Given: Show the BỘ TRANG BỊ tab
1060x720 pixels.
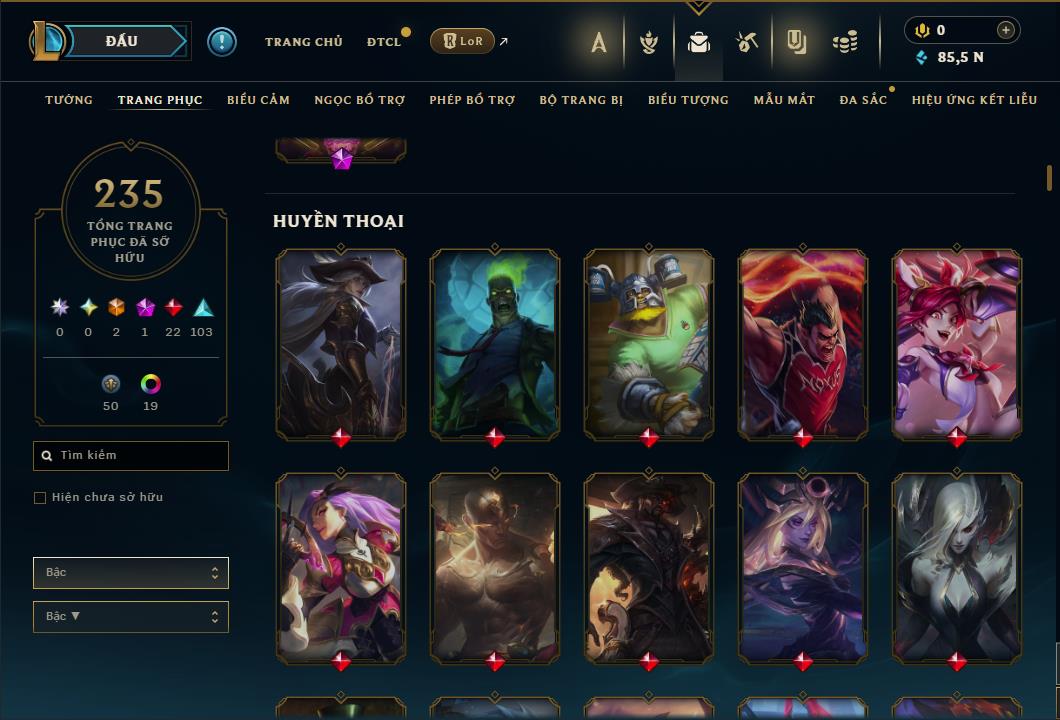Looking at the screenshot, I should point(581,100).
